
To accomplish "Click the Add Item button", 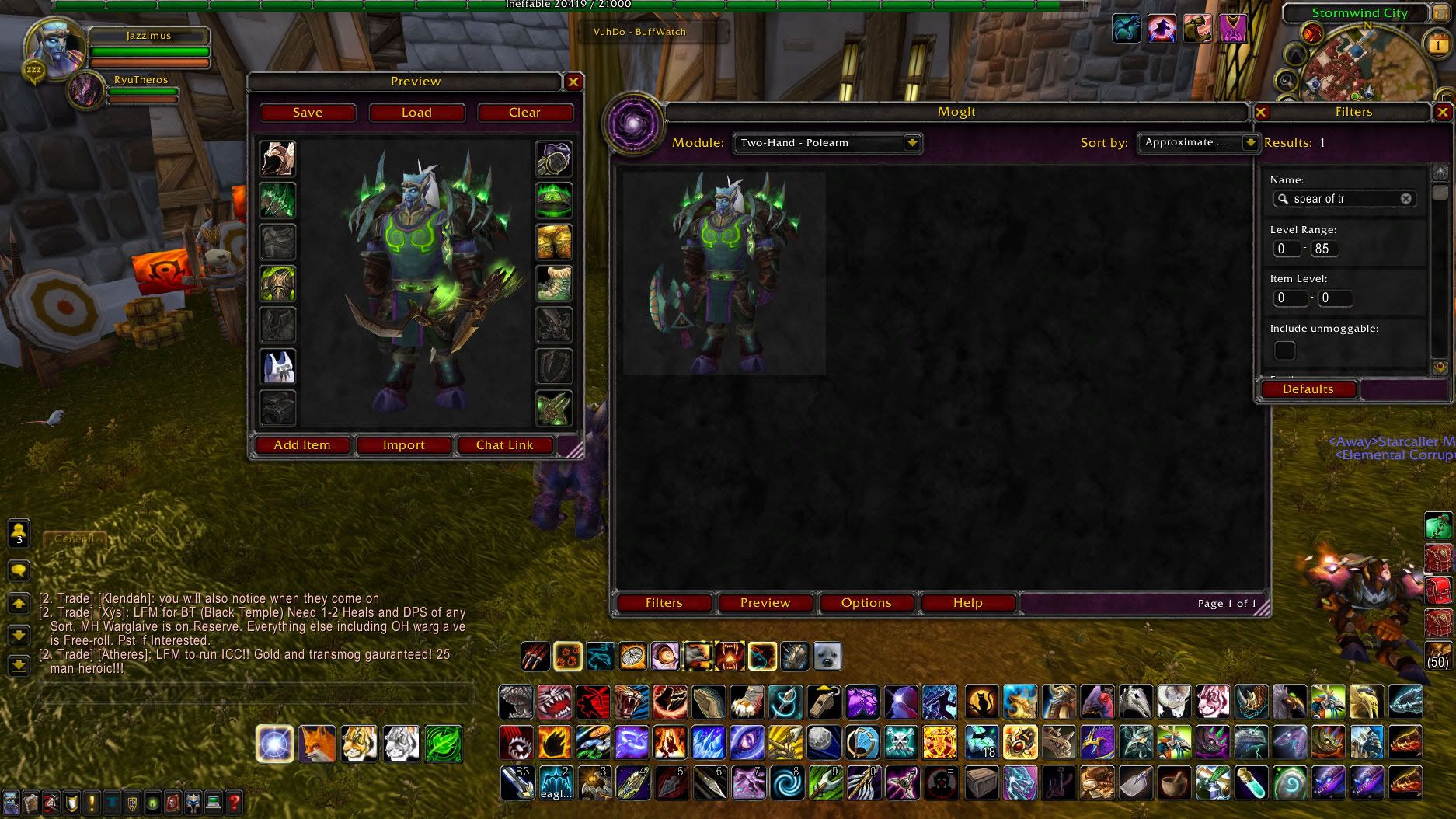I will click(302, 445).
